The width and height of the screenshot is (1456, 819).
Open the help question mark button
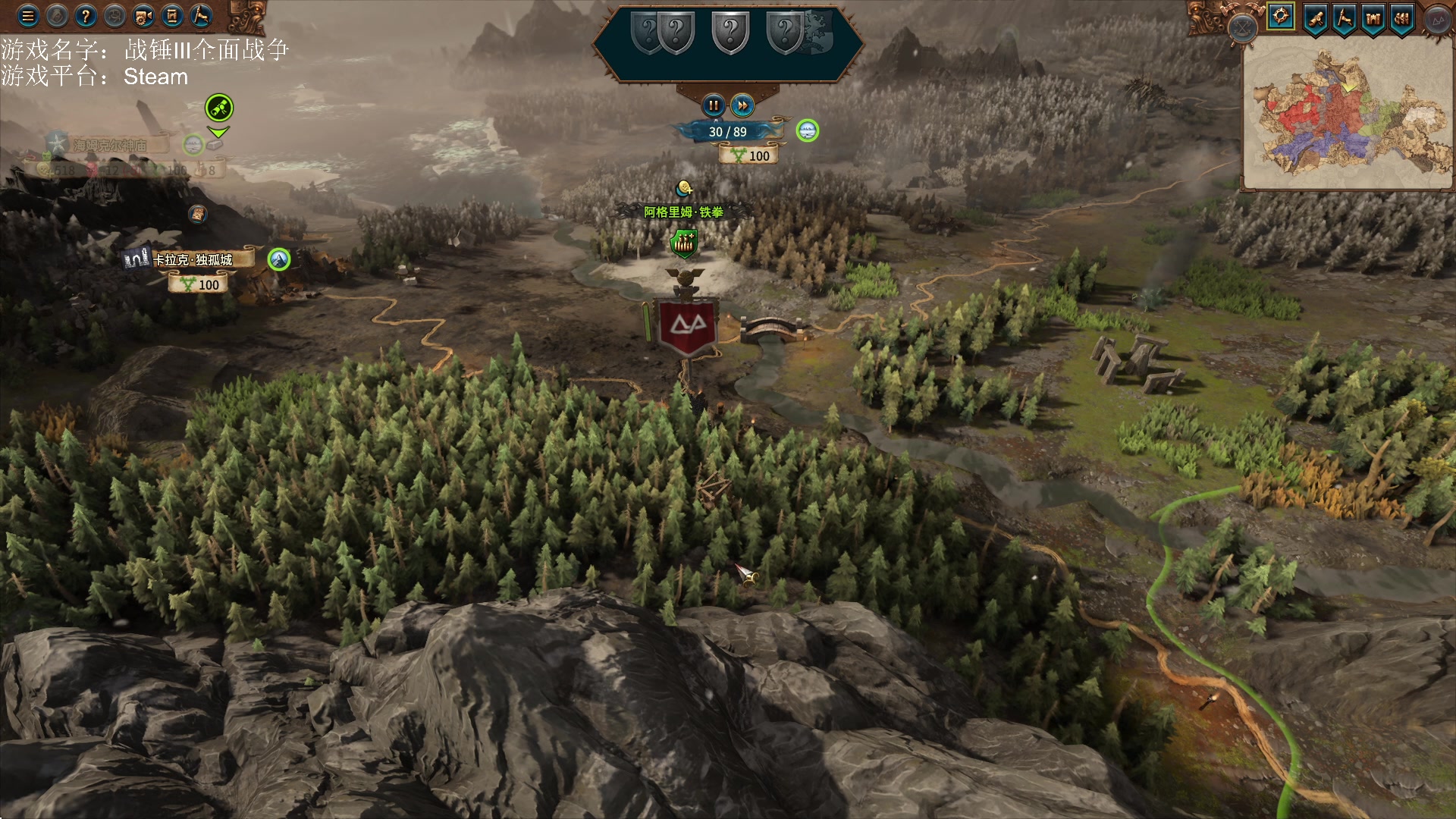[x=86, y=16]
